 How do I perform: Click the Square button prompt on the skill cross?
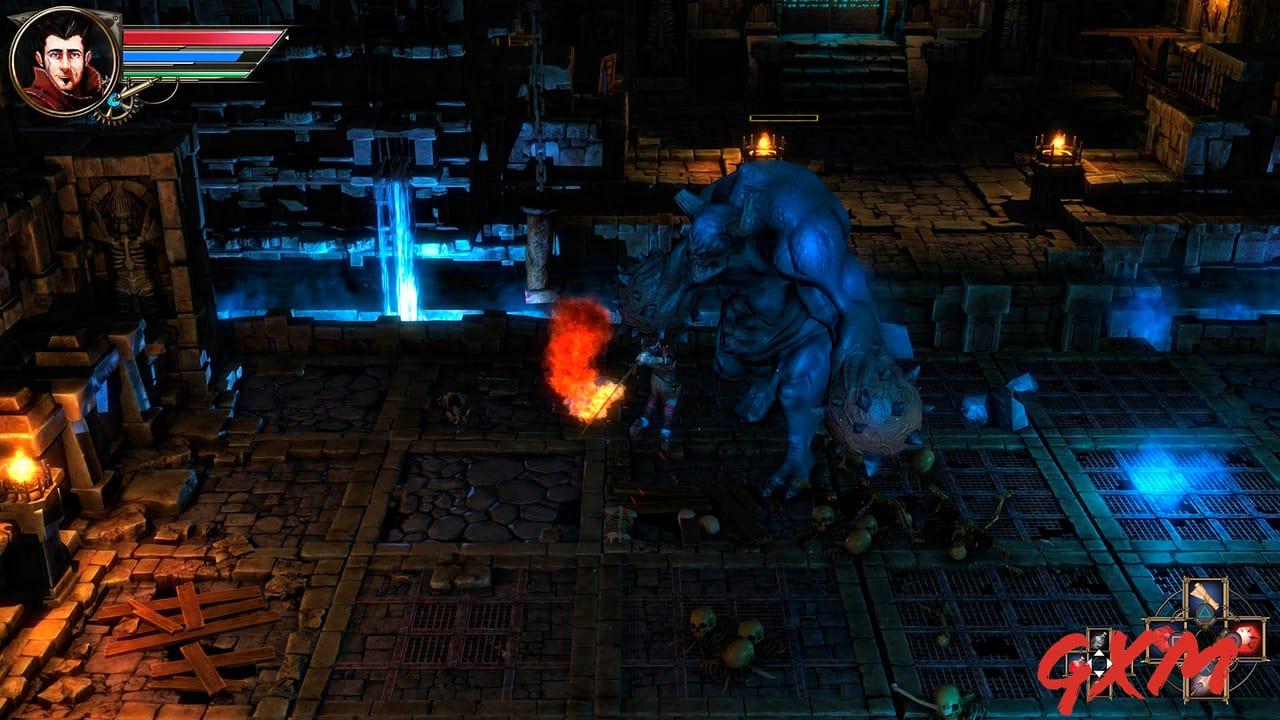(1176, 638)
